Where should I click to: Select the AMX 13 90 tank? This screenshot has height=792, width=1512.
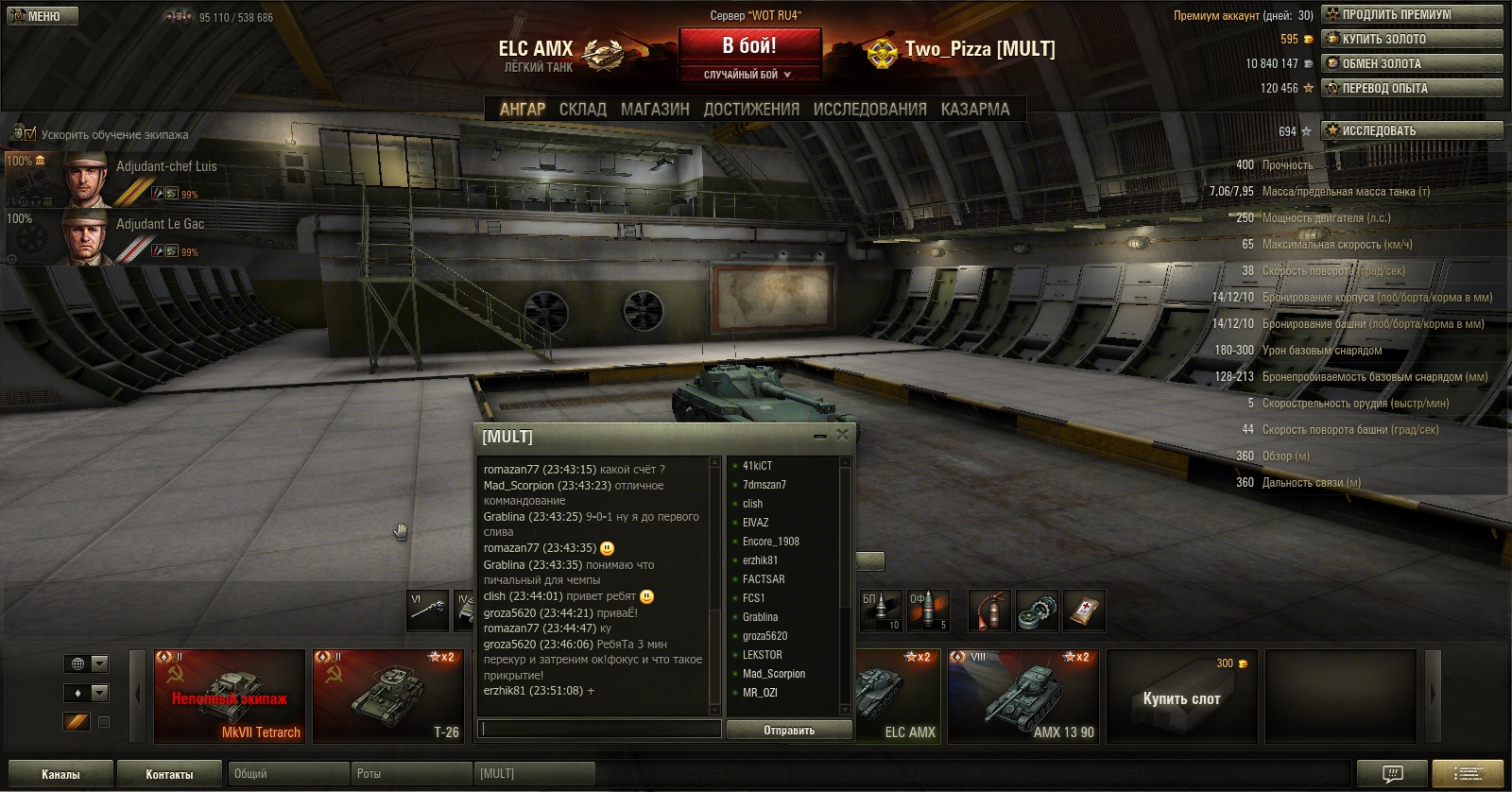coord(1023,697)
